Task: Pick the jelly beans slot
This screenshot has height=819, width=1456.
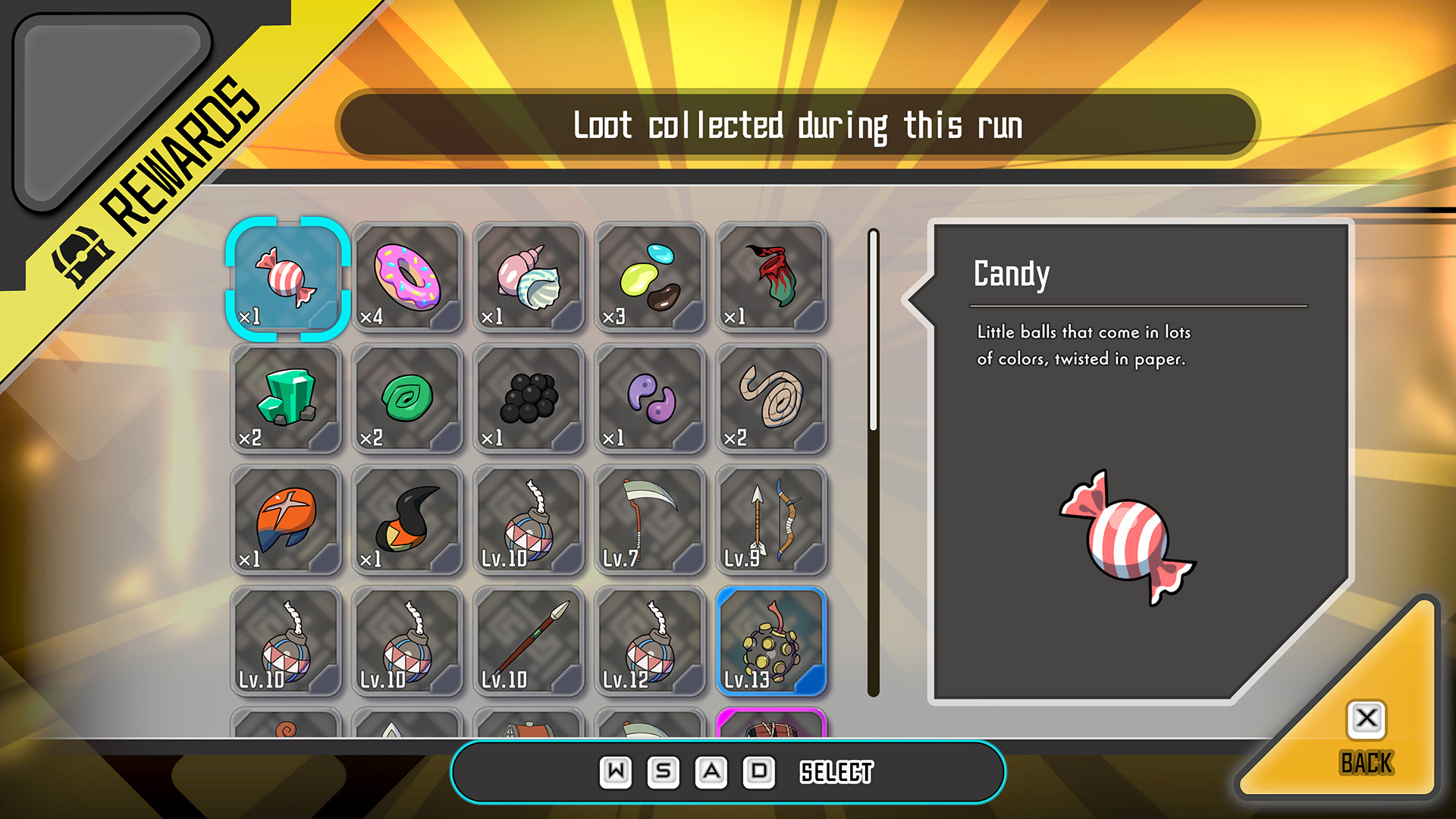Action: tap(650, 278)
